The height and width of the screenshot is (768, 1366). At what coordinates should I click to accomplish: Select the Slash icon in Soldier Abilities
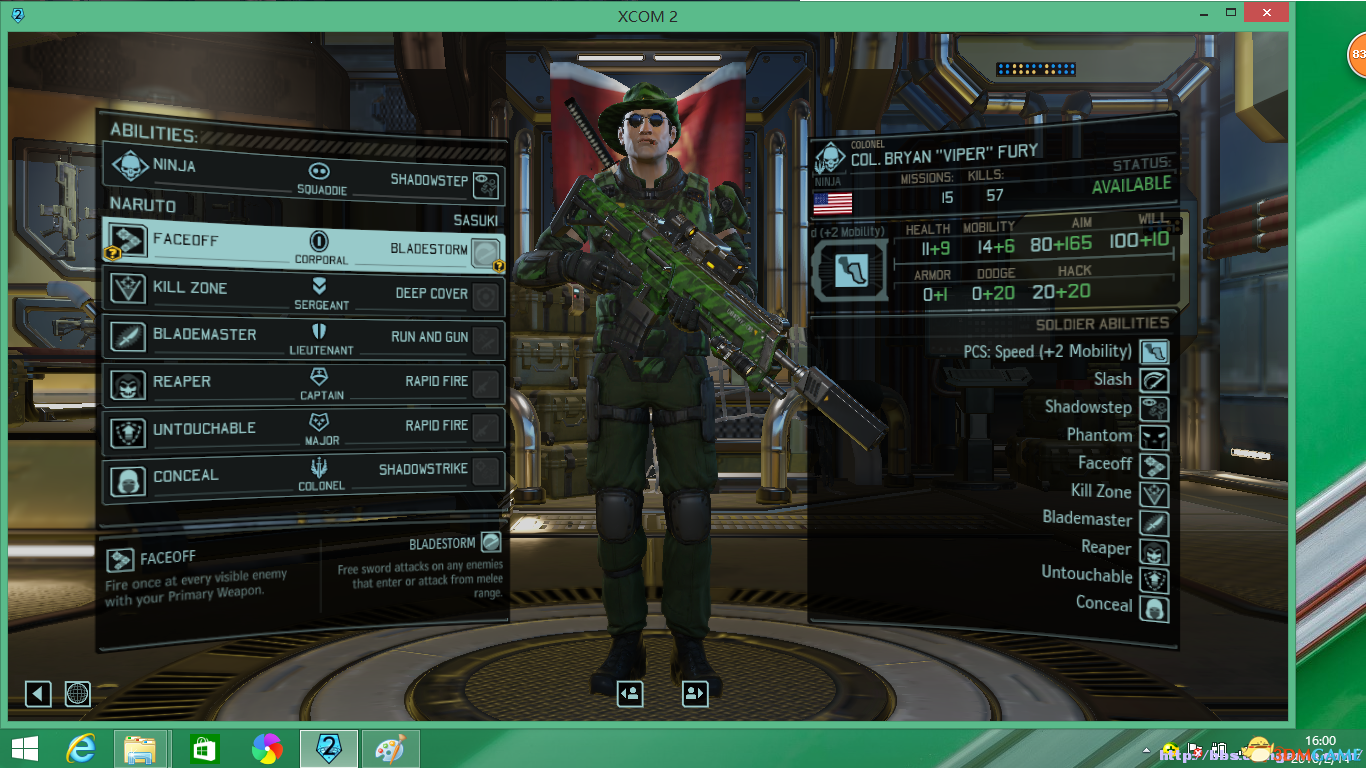point(1155,380)
